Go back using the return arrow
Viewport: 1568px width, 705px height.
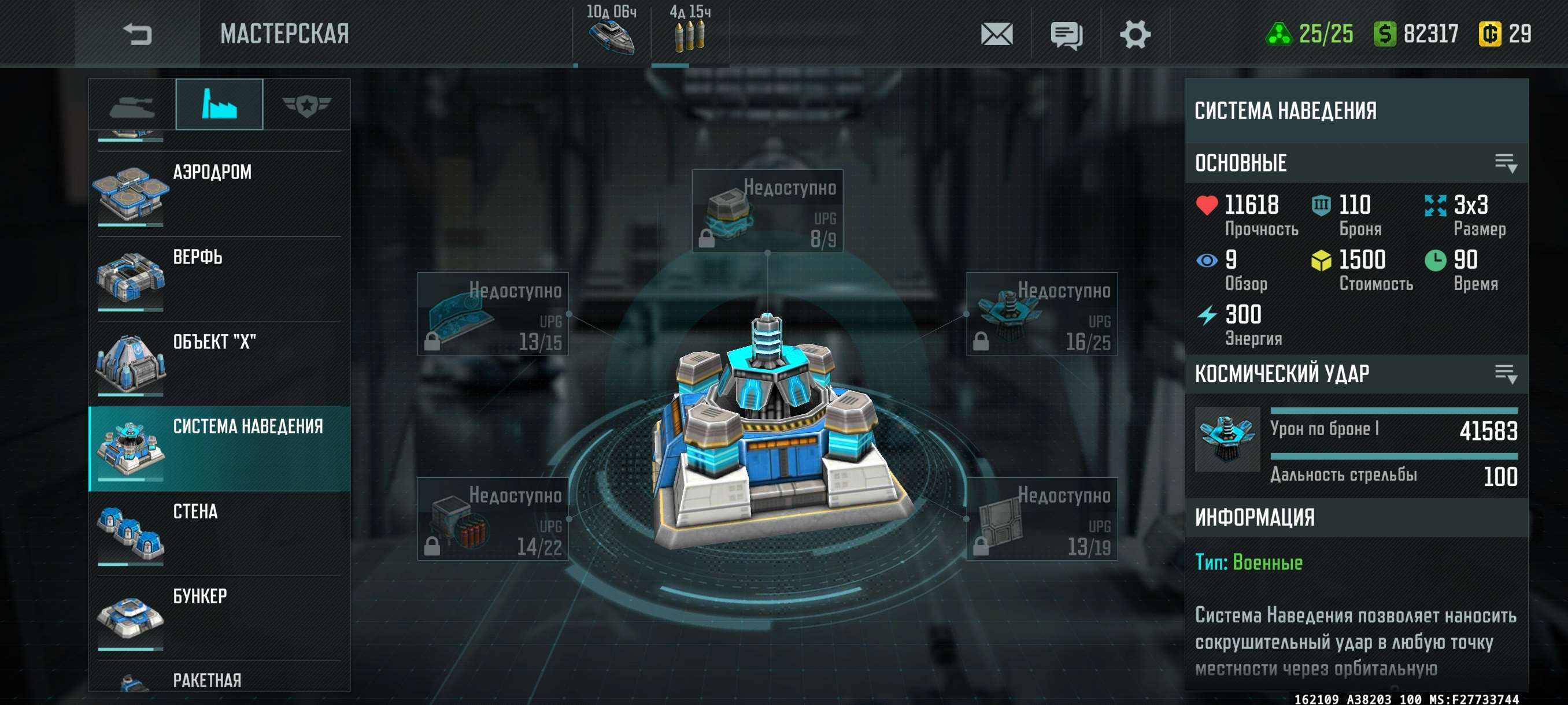pyautogui.click(x=137, y=34)
